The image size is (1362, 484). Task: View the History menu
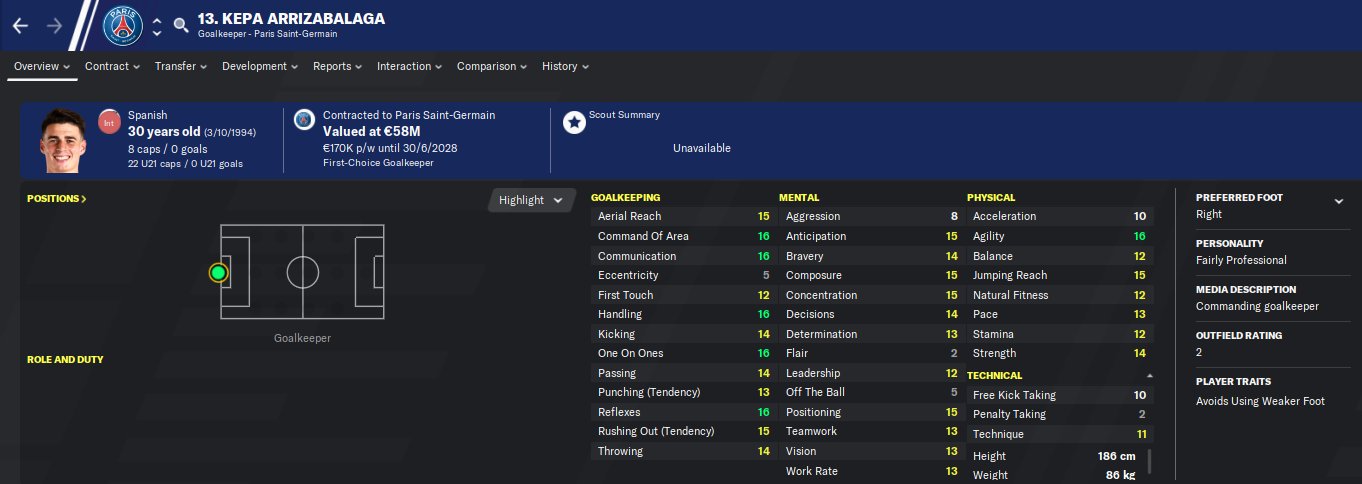tap(565, 67)
